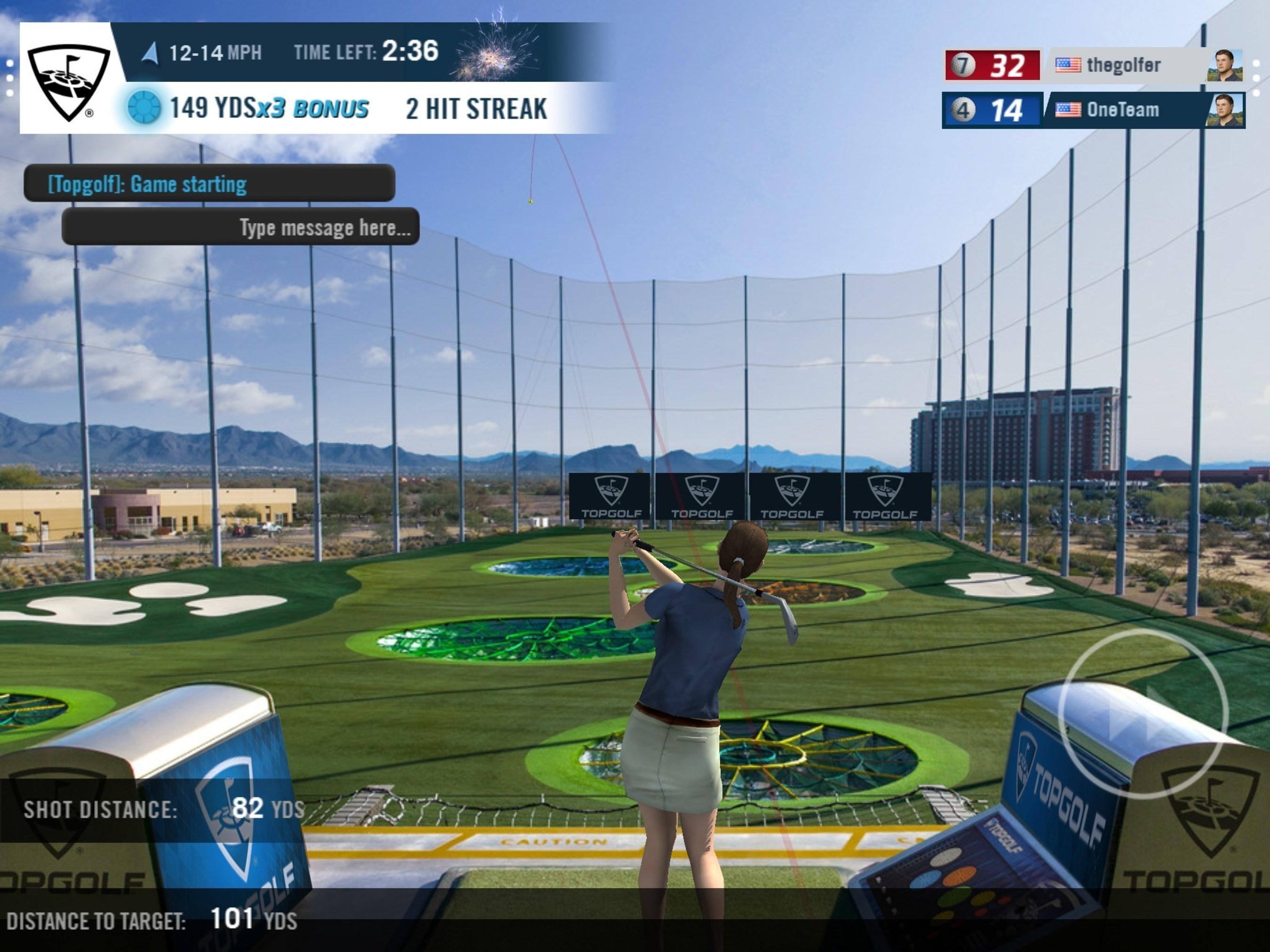The height and width of the screenshot is (952, 1270).
Task: Open the Game starting chat log entry
Action: click(x=209, y=184)
